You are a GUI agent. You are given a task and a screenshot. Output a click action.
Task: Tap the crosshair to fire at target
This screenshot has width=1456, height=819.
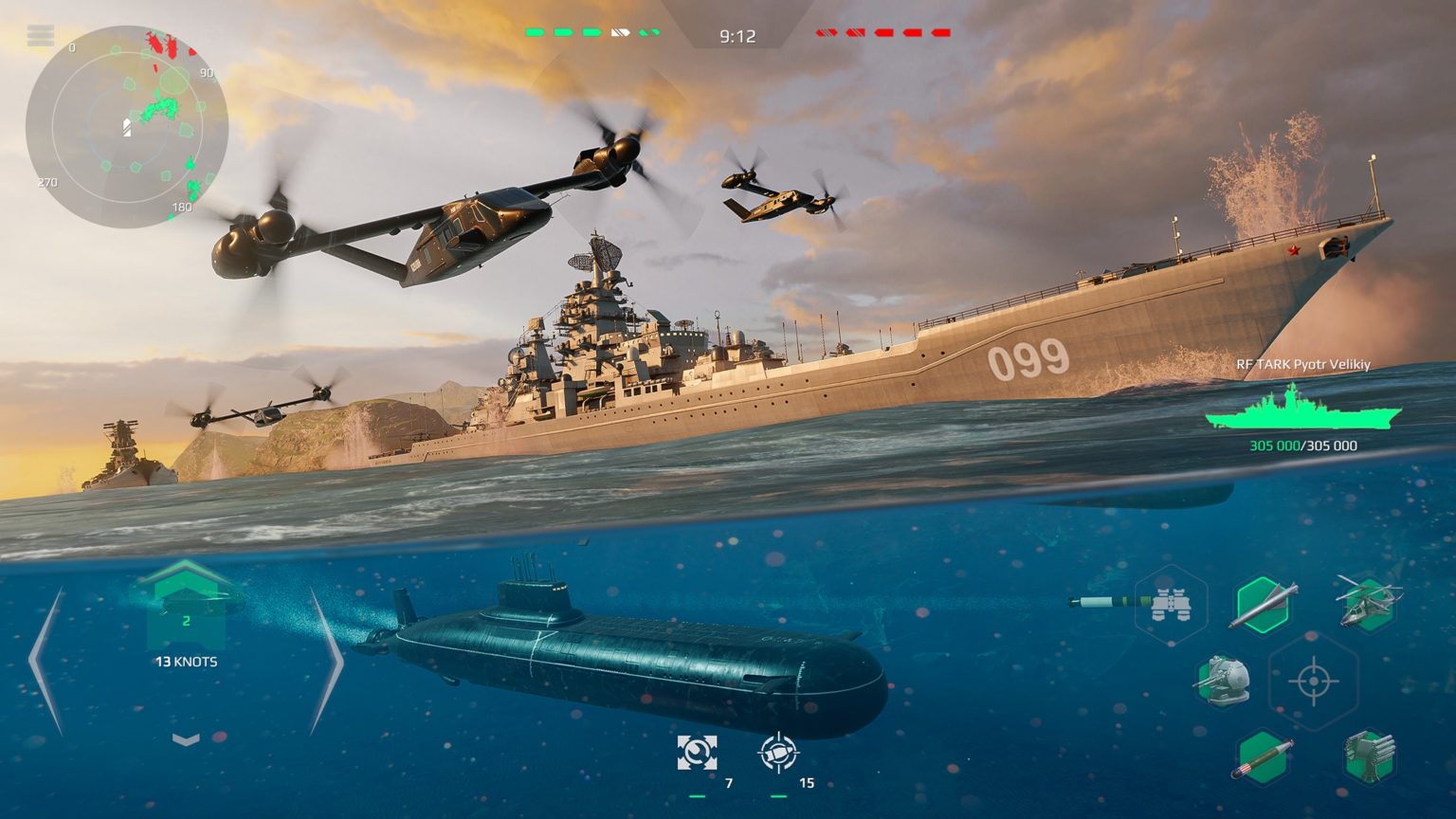coord(1312,681)
